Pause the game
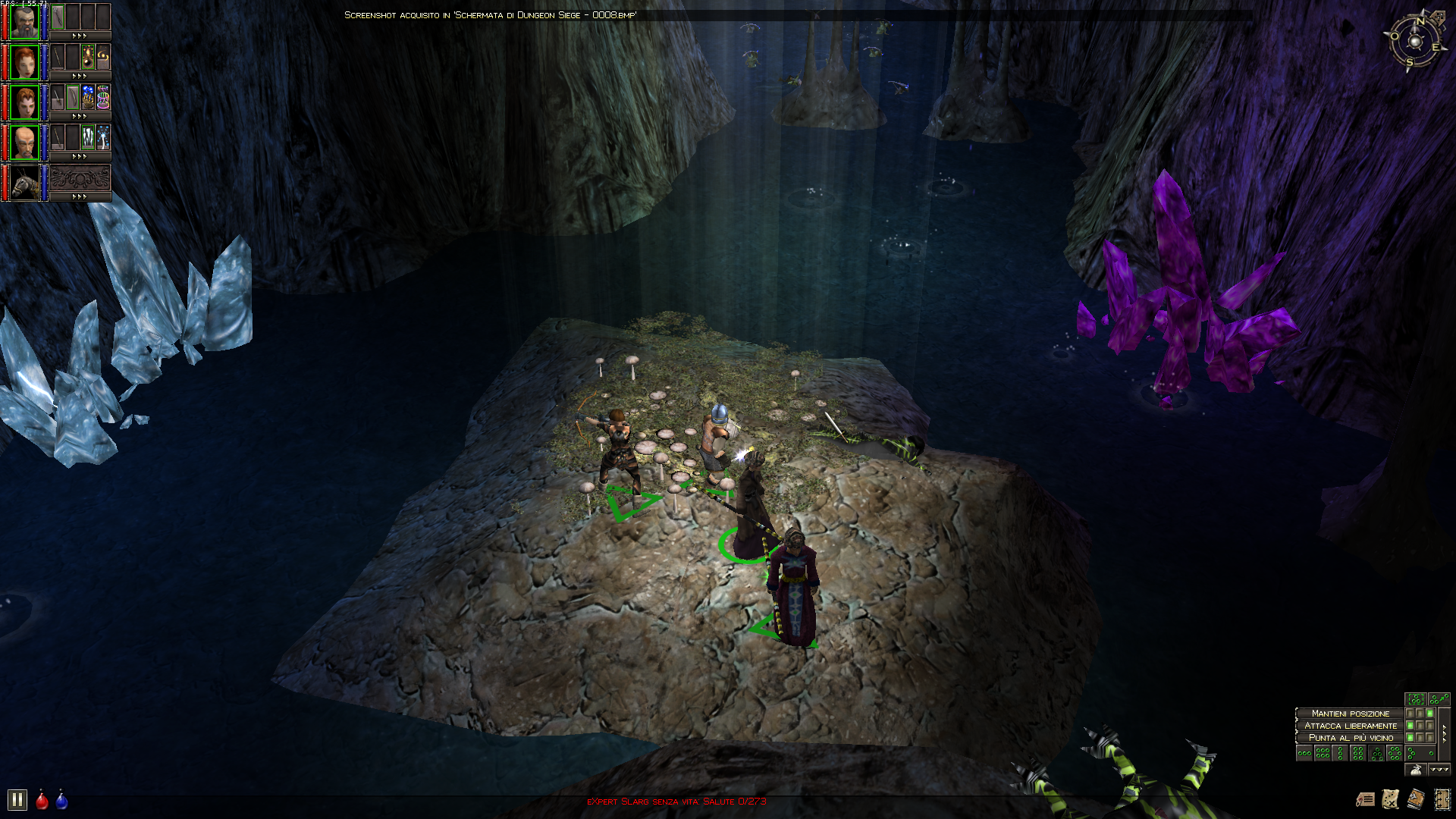The width and height of the screenshot is (1456, 819). pyautogui.click(x=17, y=800)
